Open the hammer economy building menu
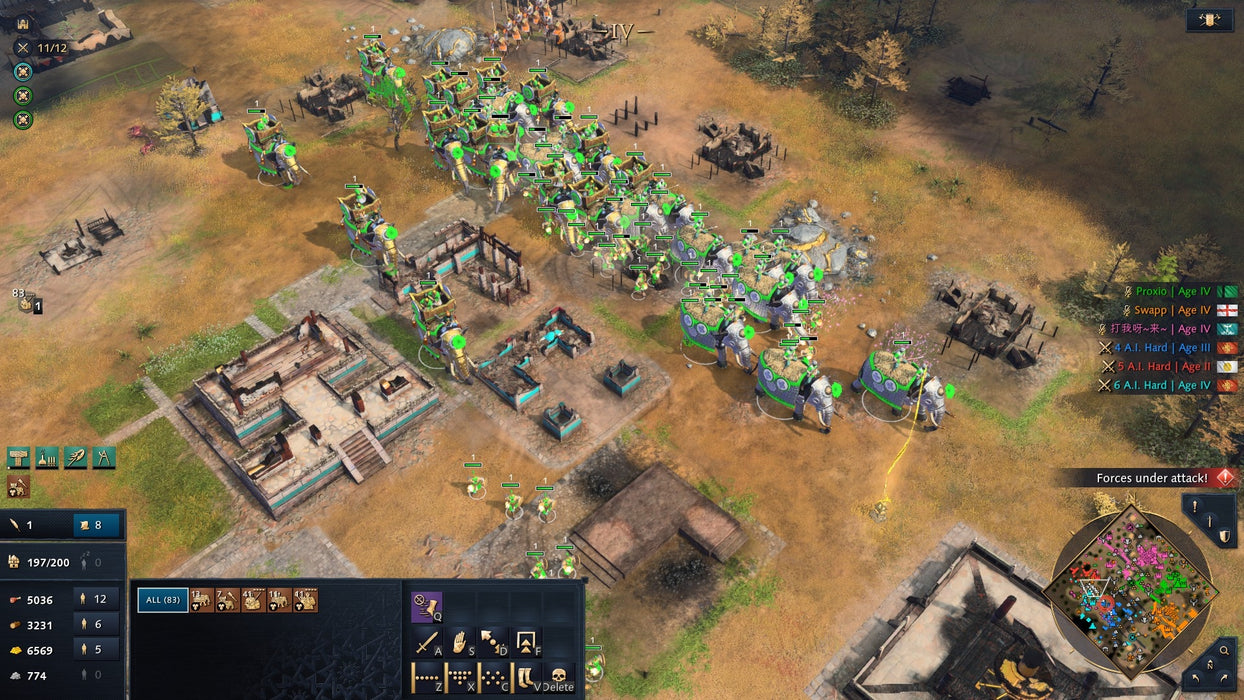This screenshot has height=700, width=1244. (19, 457)
